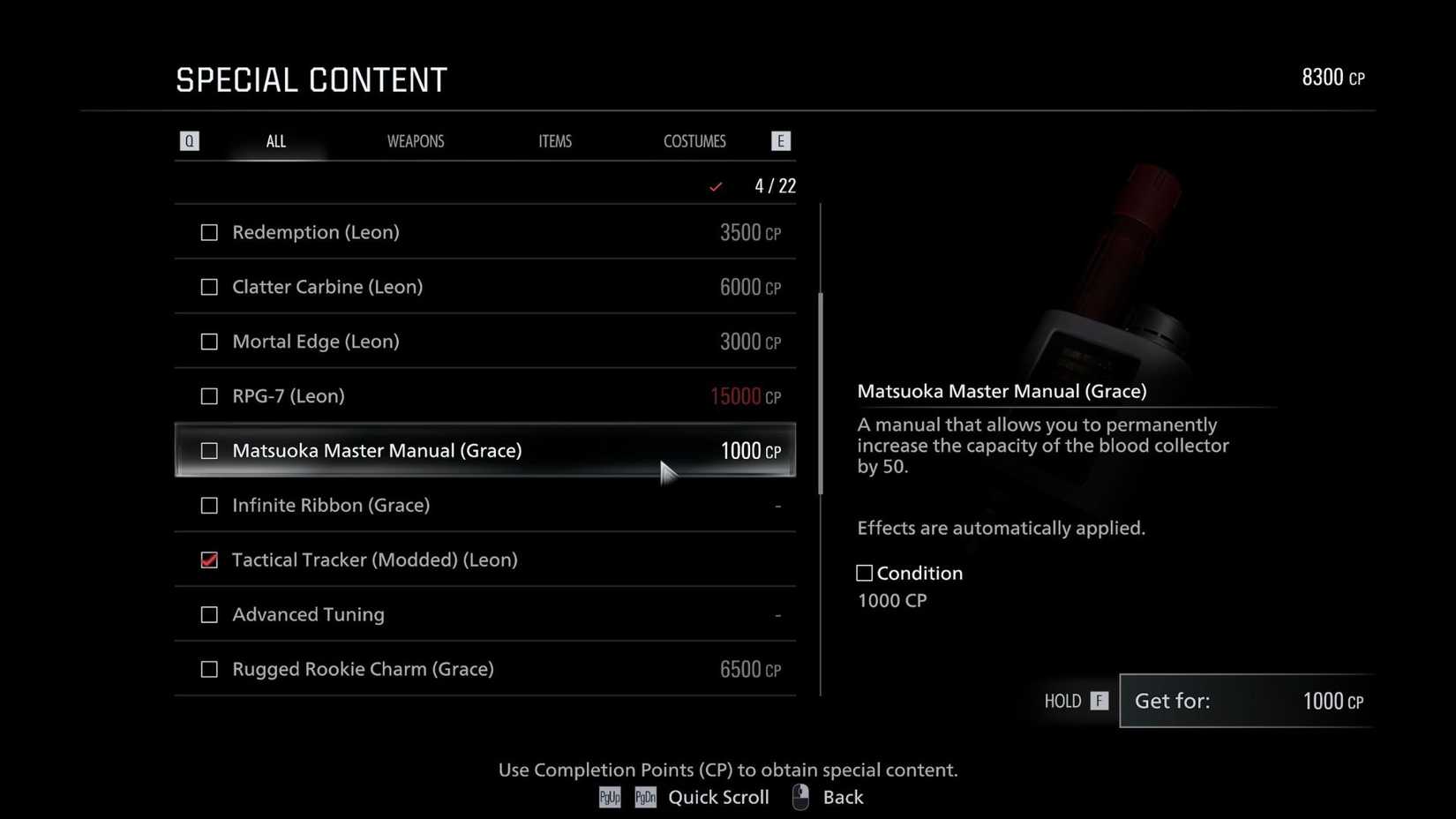1456x819 pixels.
Task: Select the ALL tab
Action: [x=275, y=140]
